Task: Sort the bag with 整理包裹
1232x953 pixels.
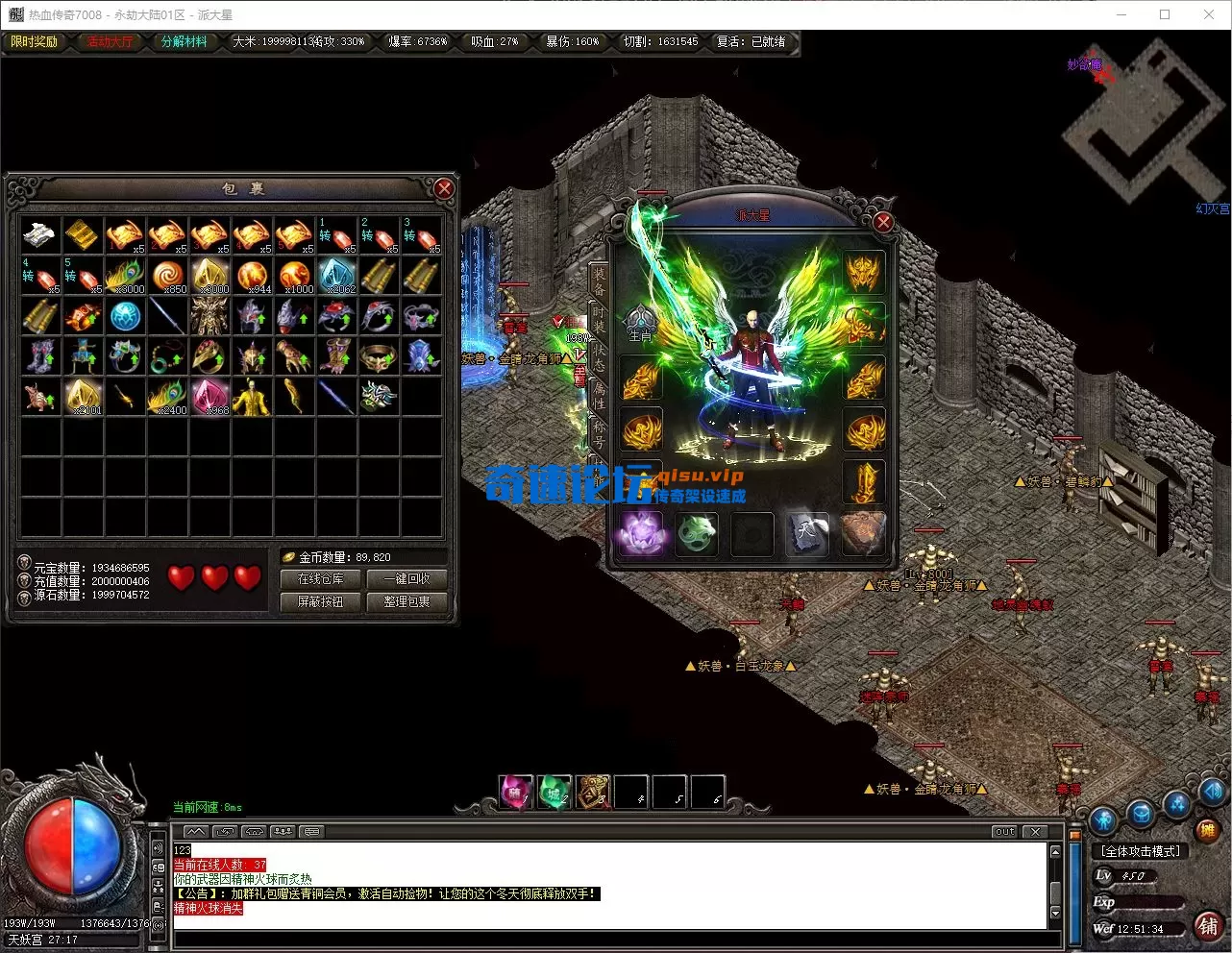Action: 407,602
